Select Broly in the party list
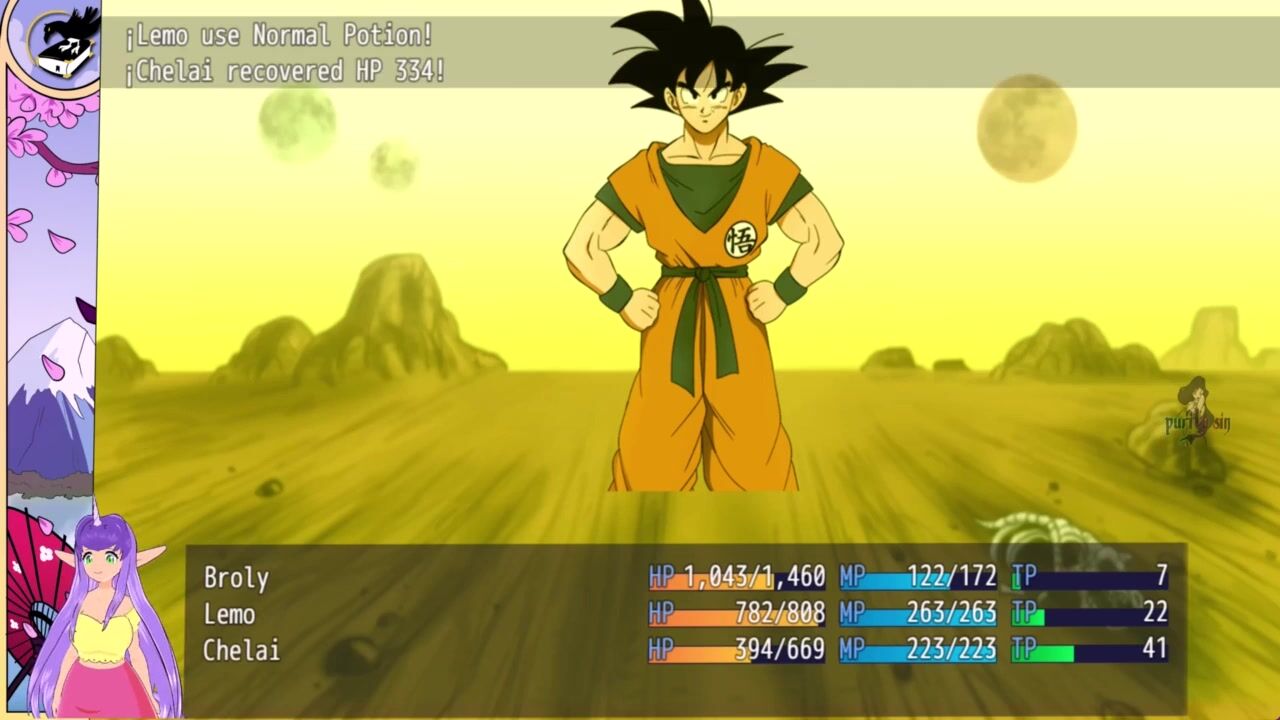 [236, 578]
